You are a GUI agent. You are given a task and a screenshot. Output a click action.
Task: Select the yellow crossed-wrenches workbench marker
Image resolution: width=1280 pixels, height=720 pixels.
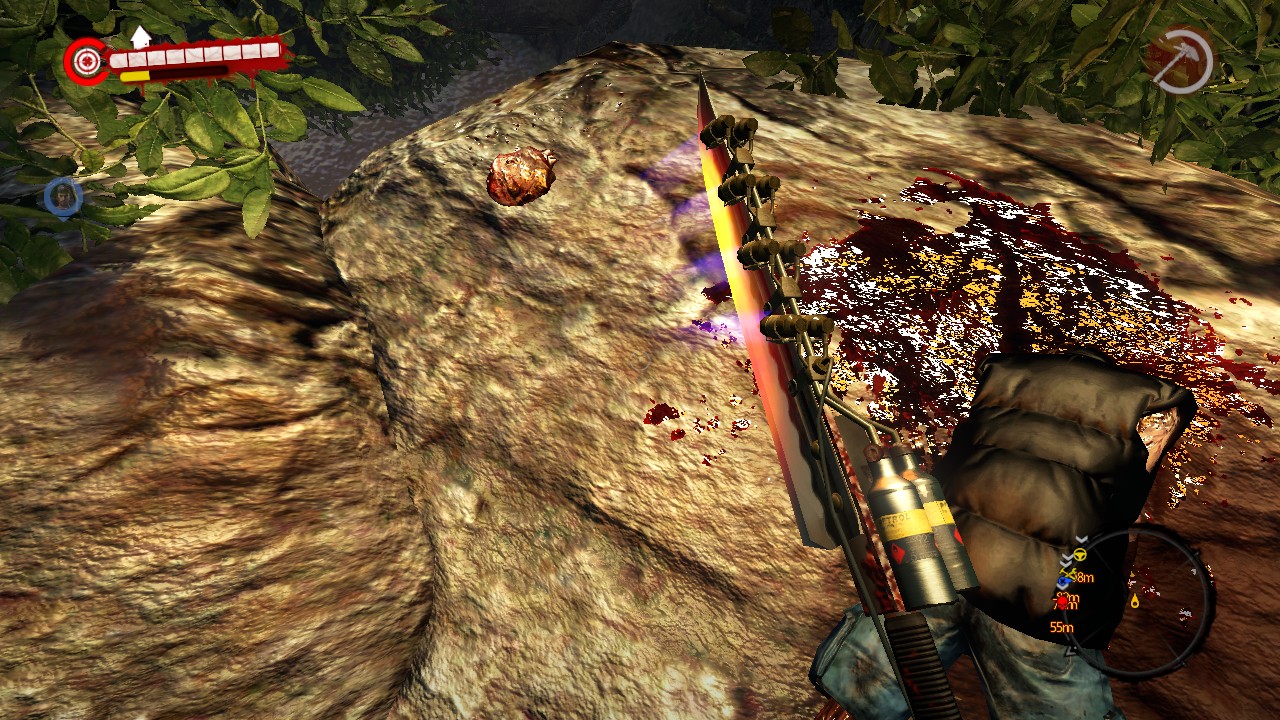pyautogui.click(x=1067, y=570)
